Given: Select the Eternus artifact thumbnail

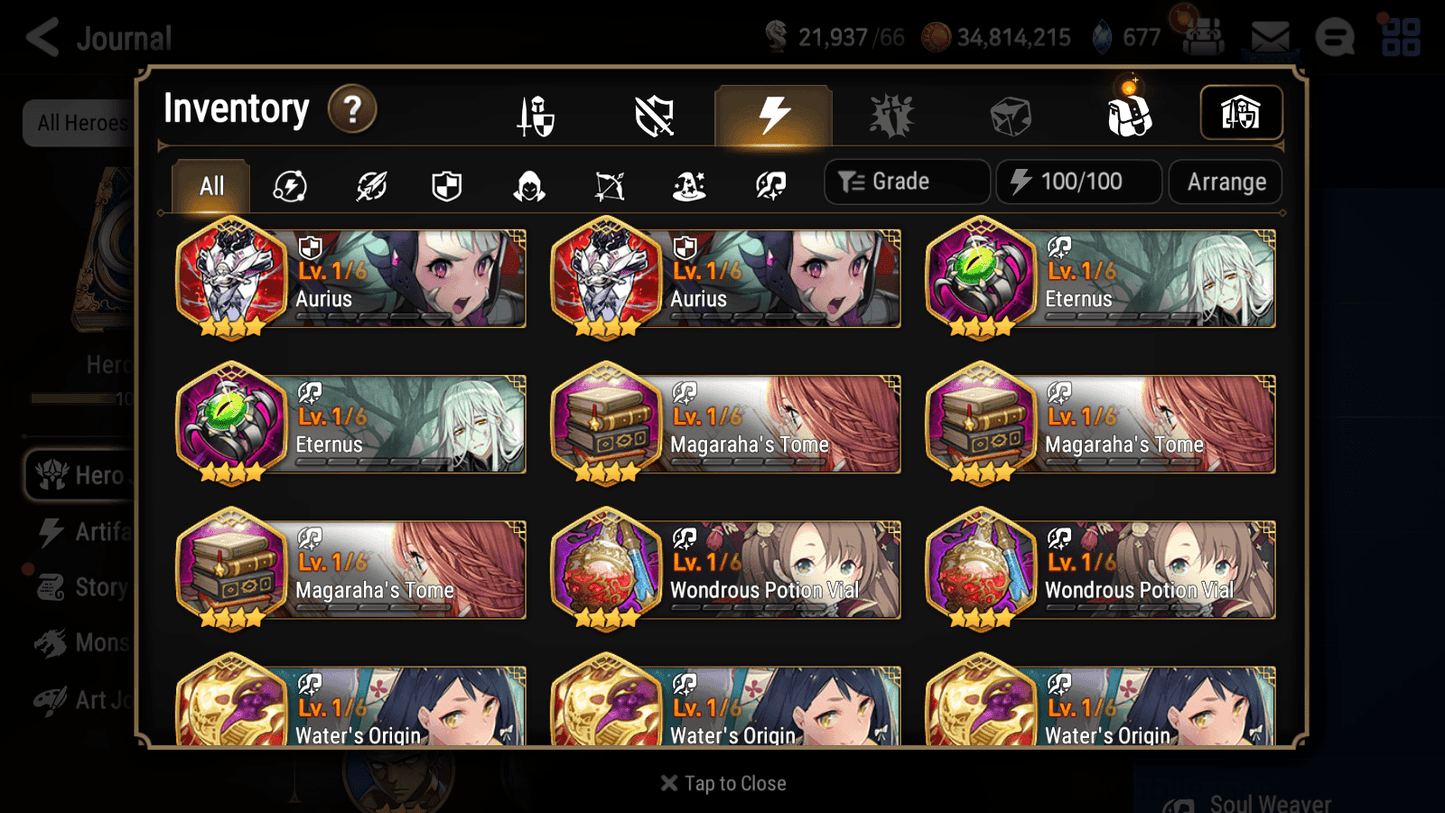Looking at the screenshot, I should 981,281.
